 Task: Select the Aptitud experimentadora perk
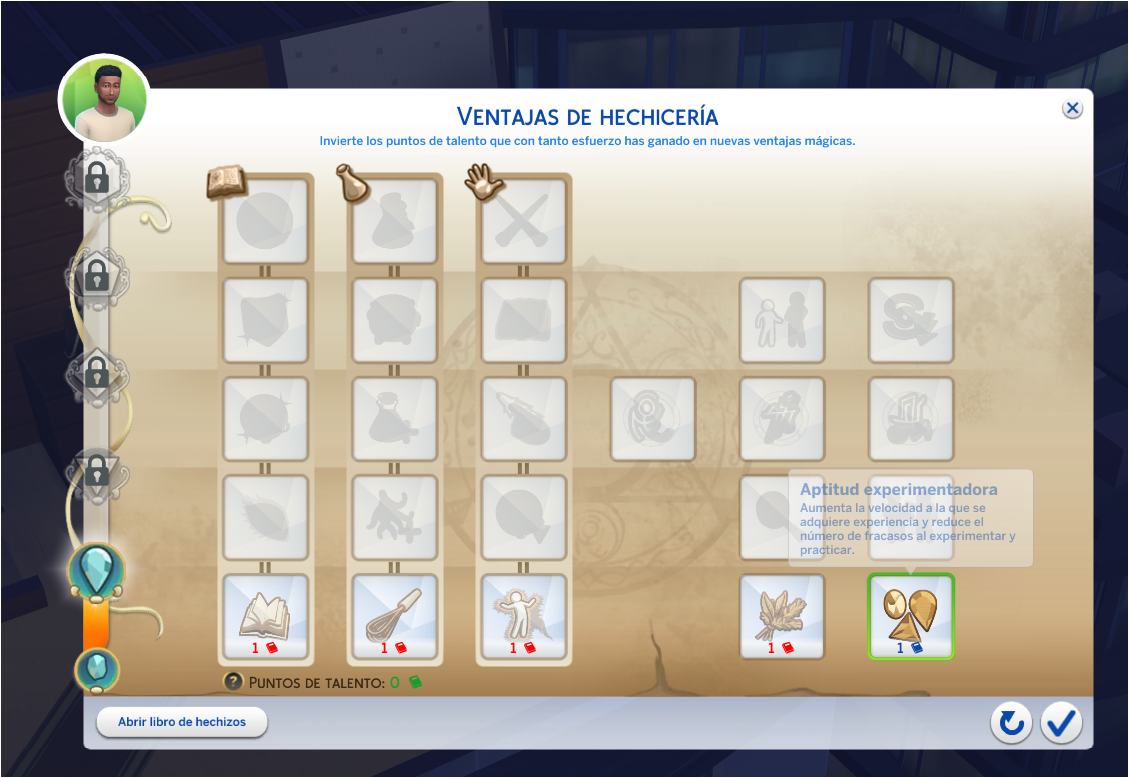click(911, 616)
